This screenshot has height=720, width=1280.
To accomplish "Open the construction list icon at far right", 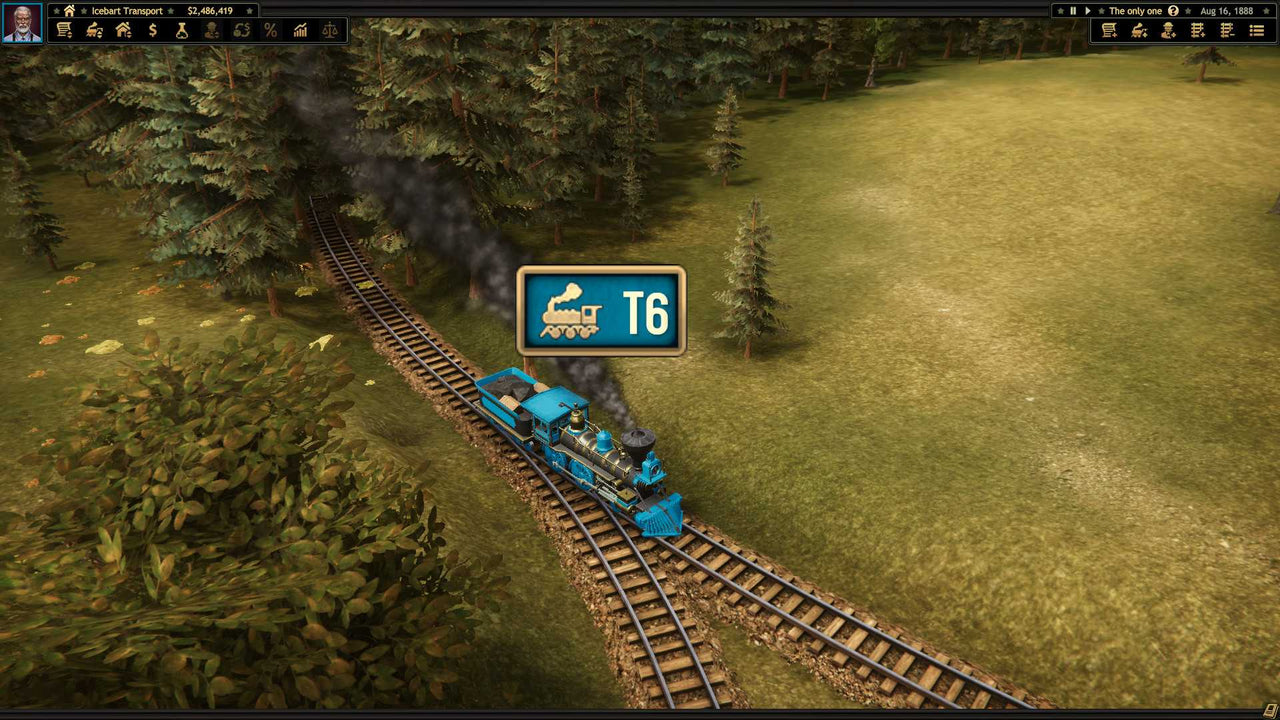I will pos(1257,30).
